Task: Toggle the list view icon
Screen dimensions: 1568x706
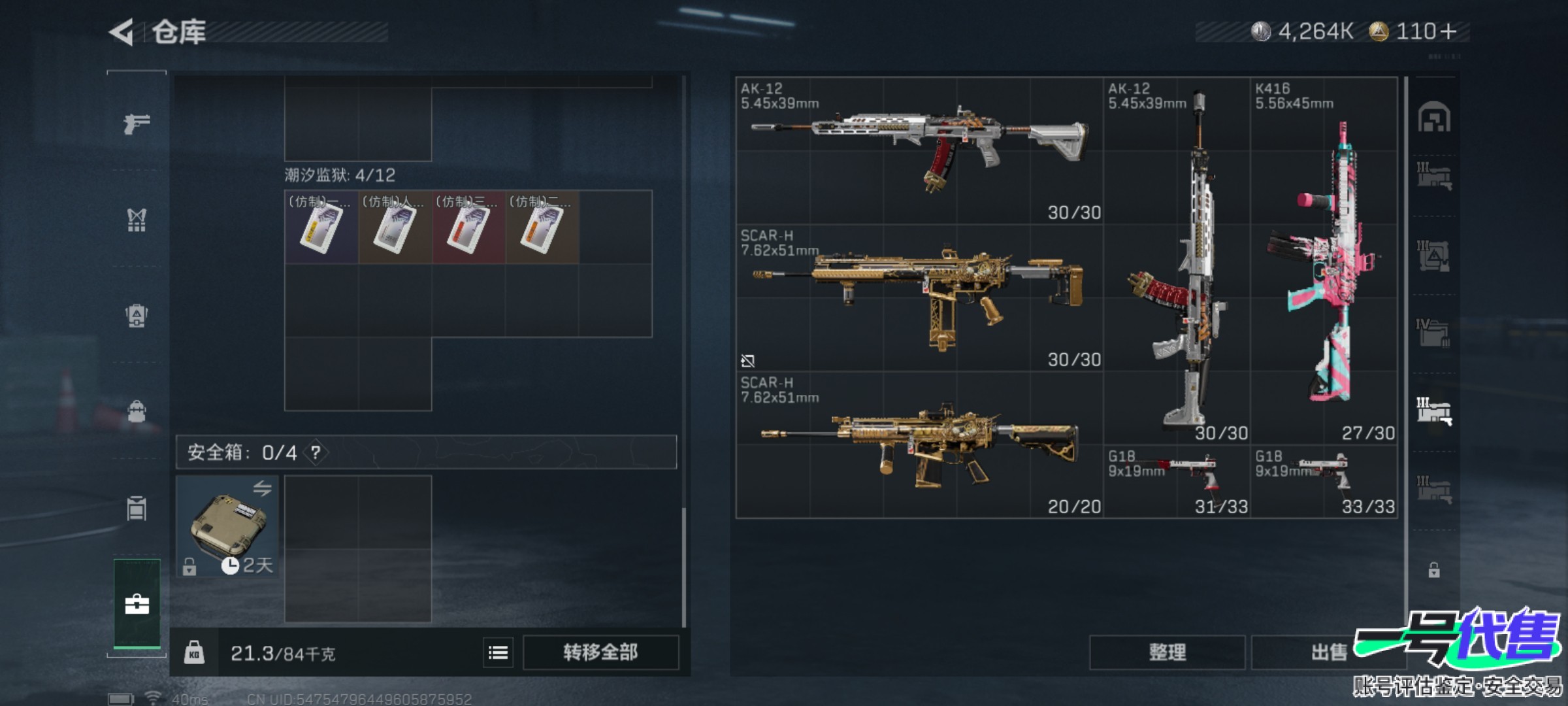Action: (498, 652)
